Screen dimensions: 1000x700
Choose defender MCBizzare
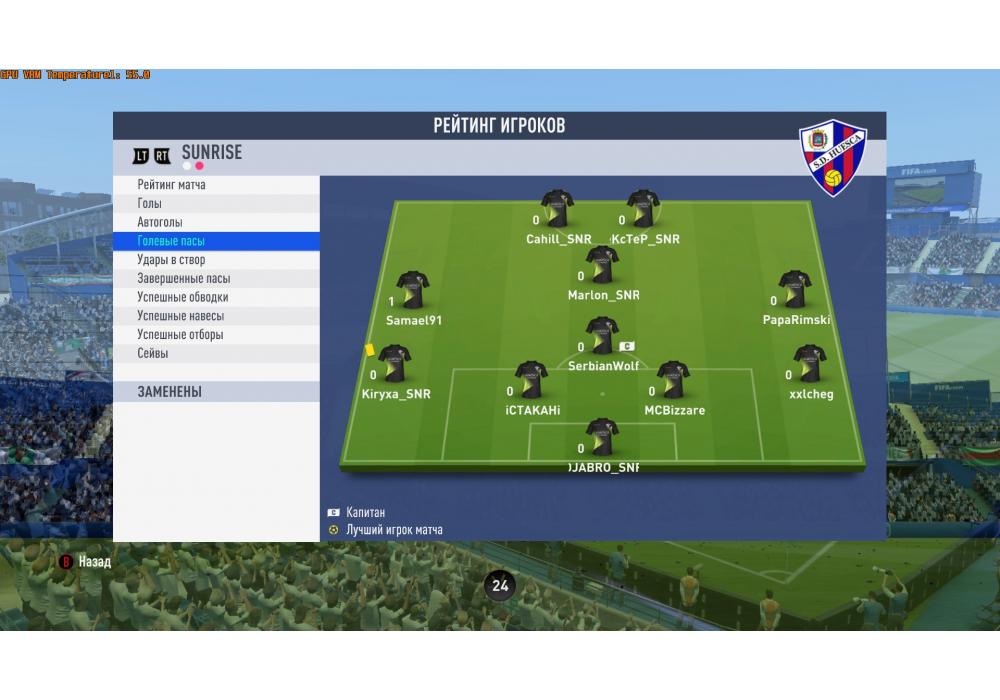[x=673, y=380]
